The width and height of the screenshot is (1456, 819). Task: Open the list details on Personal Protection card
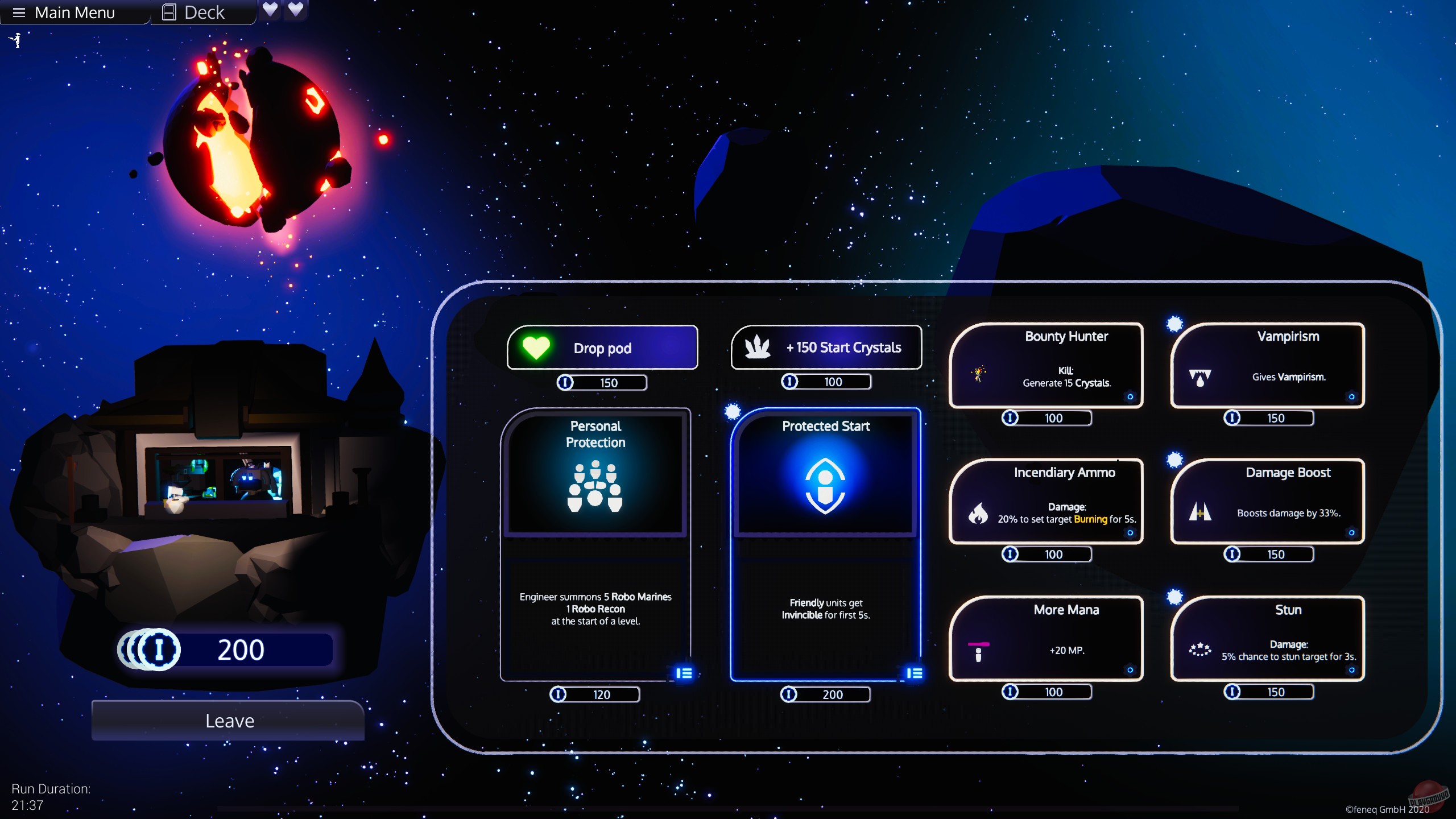(684, 673)
